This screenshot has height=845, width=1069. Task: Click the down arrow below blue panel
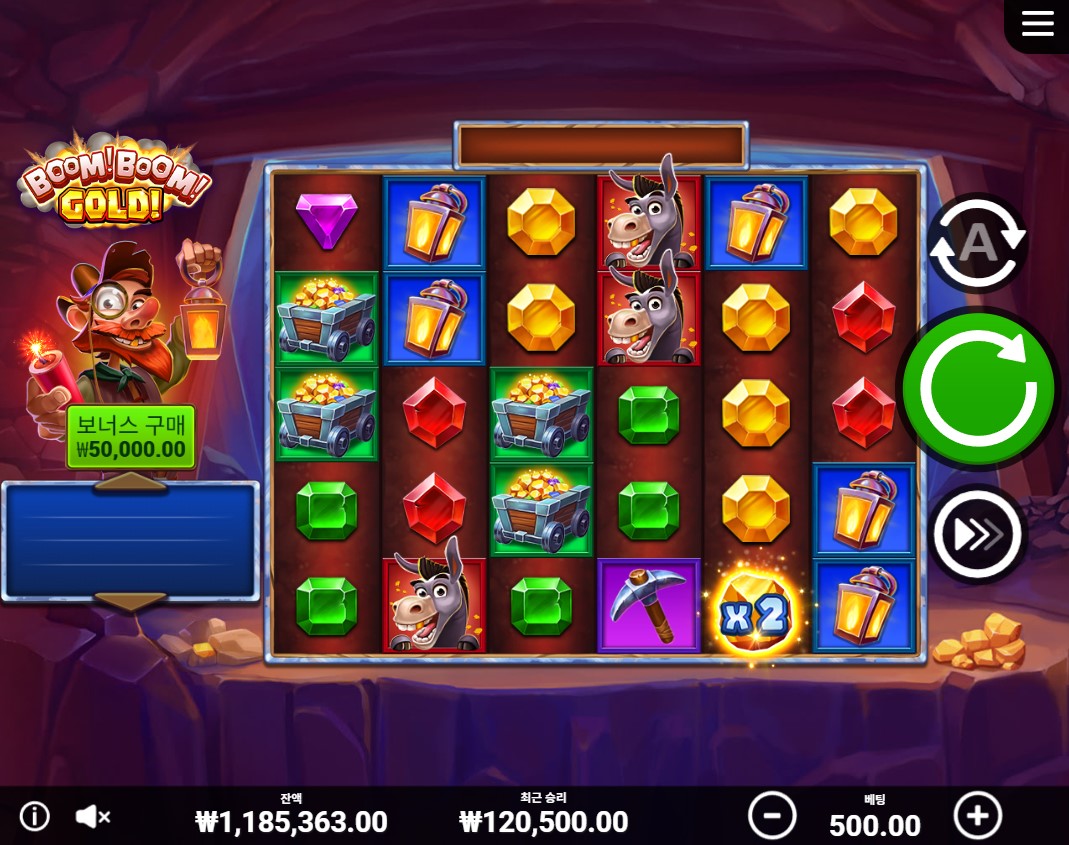tap(130, 600)
